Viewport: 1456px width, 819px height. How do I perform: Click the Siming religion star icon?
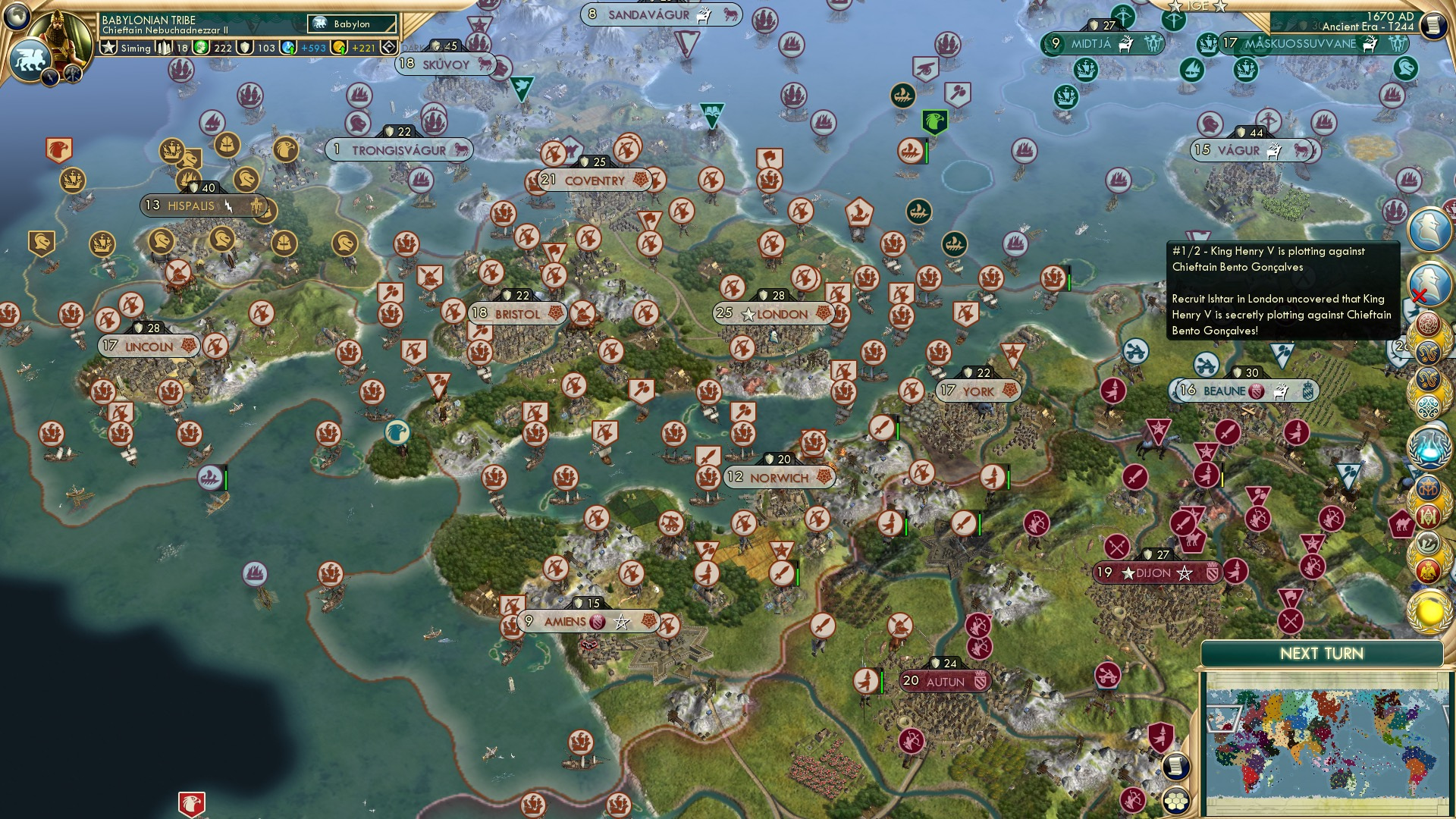click(109, 47)
